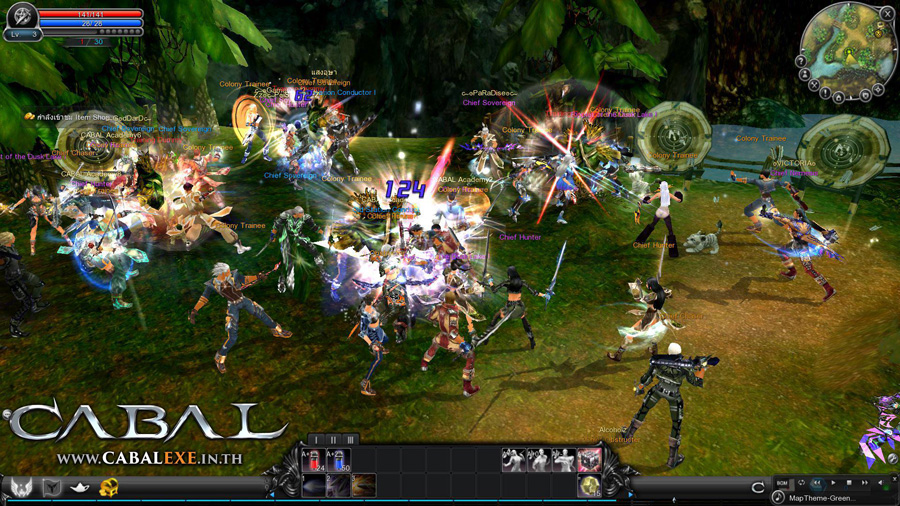Play the music track

[x=833, y=483]
